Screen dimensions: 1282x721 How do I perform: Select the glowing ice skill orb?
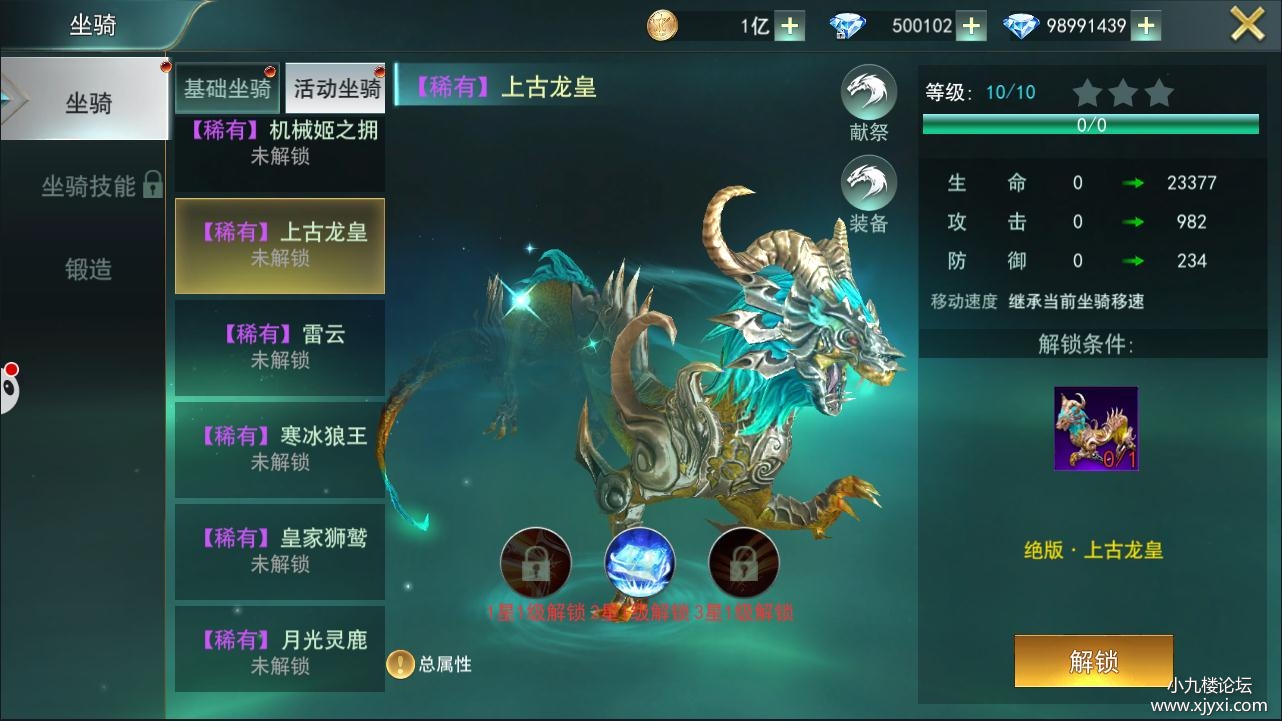[x=640, y=563]
